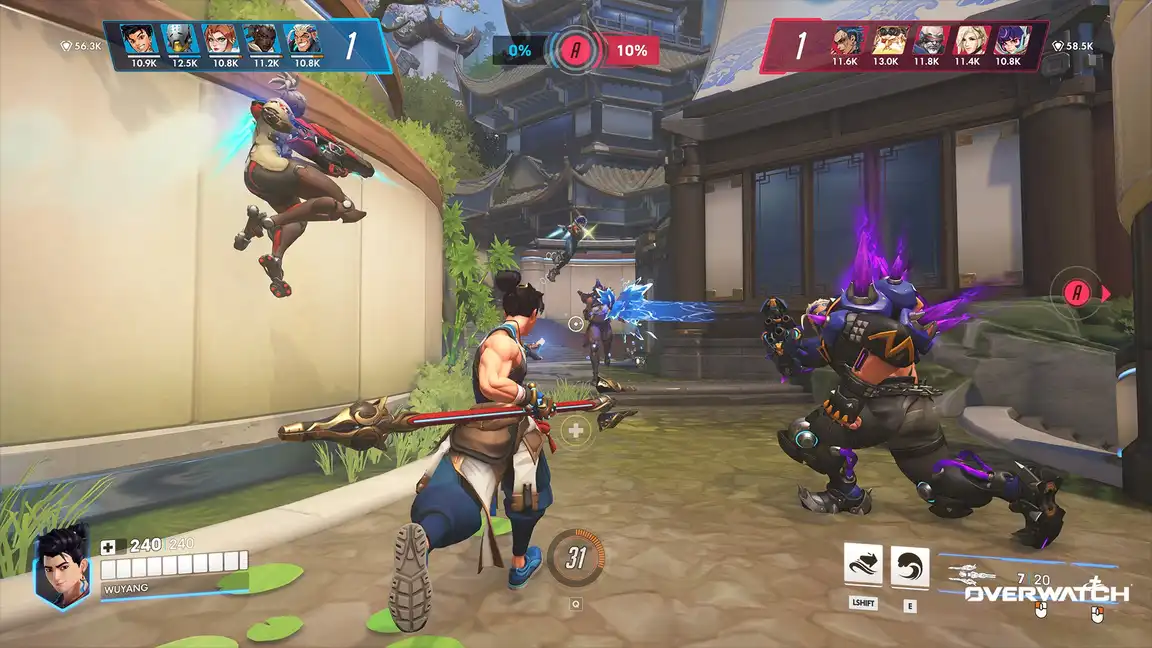Select the grinning grey-haired hero portrait on the blue team

coord(302,39)
